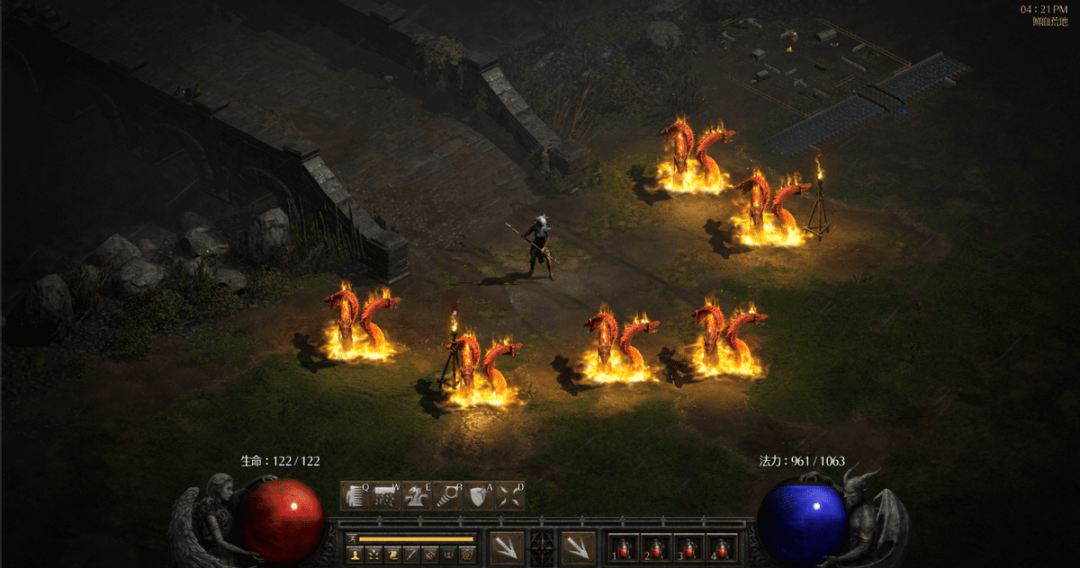Viewport: 1080px width, 568px height.
Task: Open the character stats screen button
Action: pyautogui.click(x=354, y=553)
